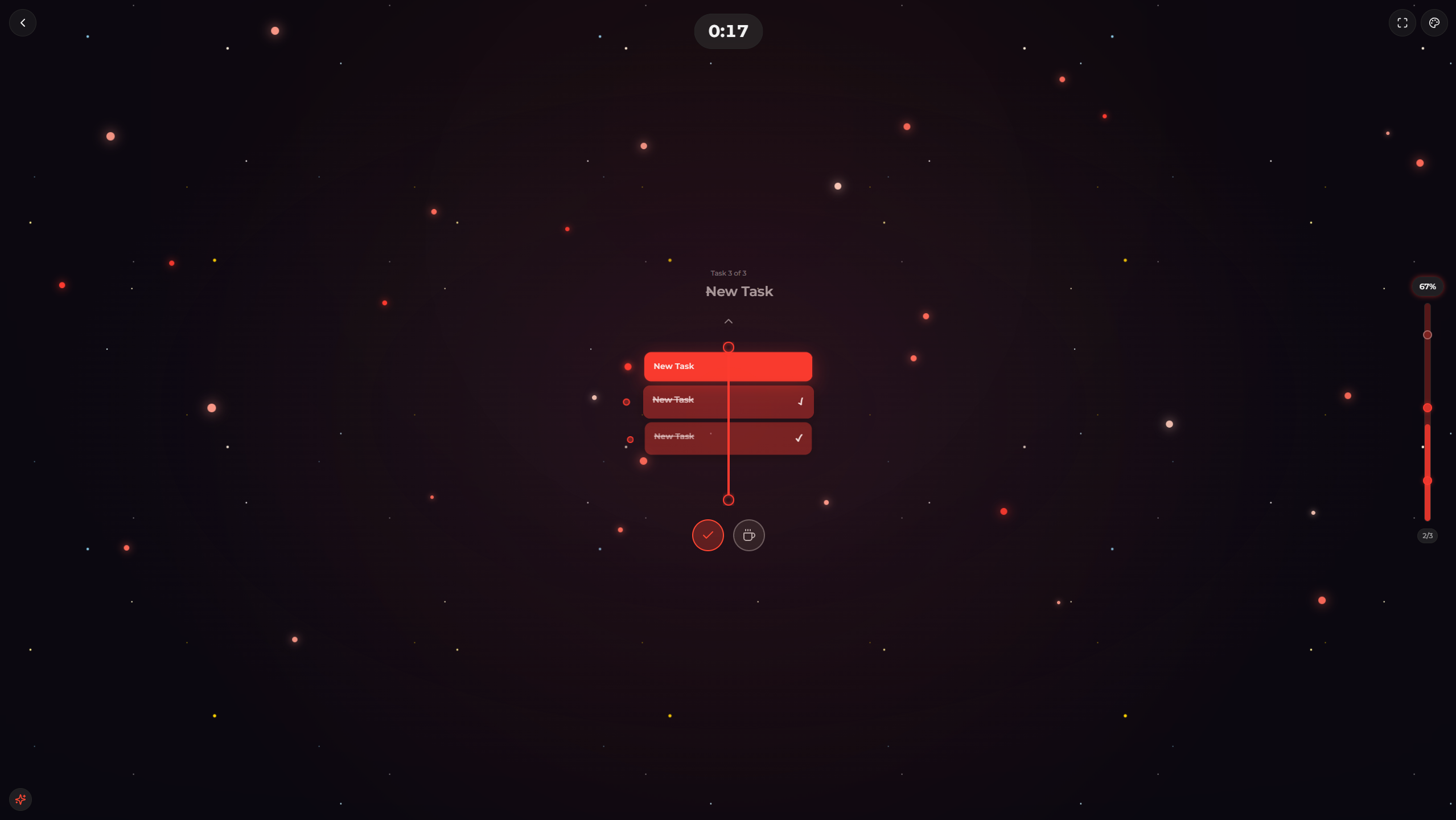Toggle the checkmark on the middle completed task
Viewport: 1456px width, 820px height.
click(x=800, y=401)
